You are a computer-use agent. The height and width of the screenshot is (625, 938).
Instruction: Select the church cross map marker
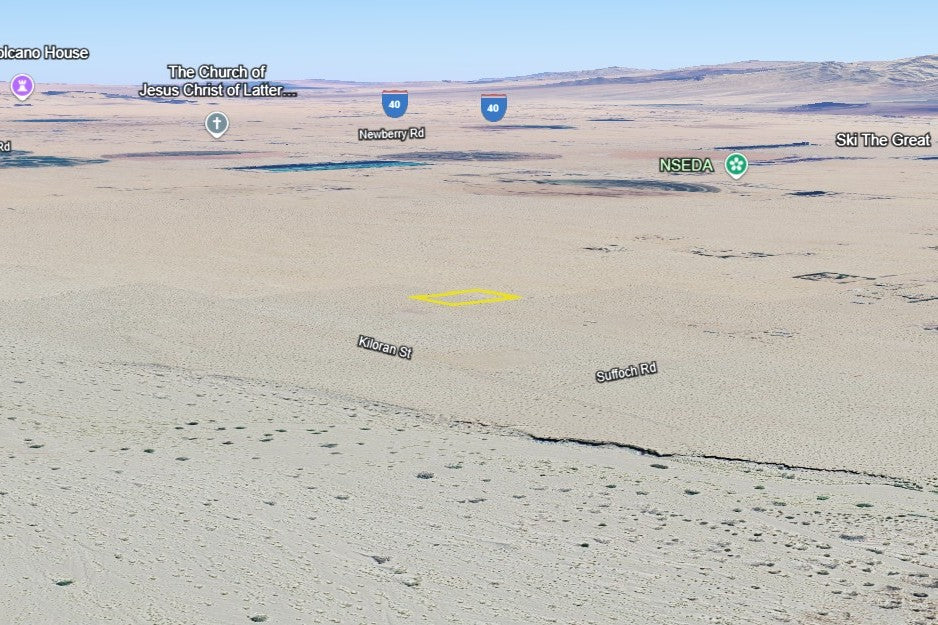pos(216,124)
